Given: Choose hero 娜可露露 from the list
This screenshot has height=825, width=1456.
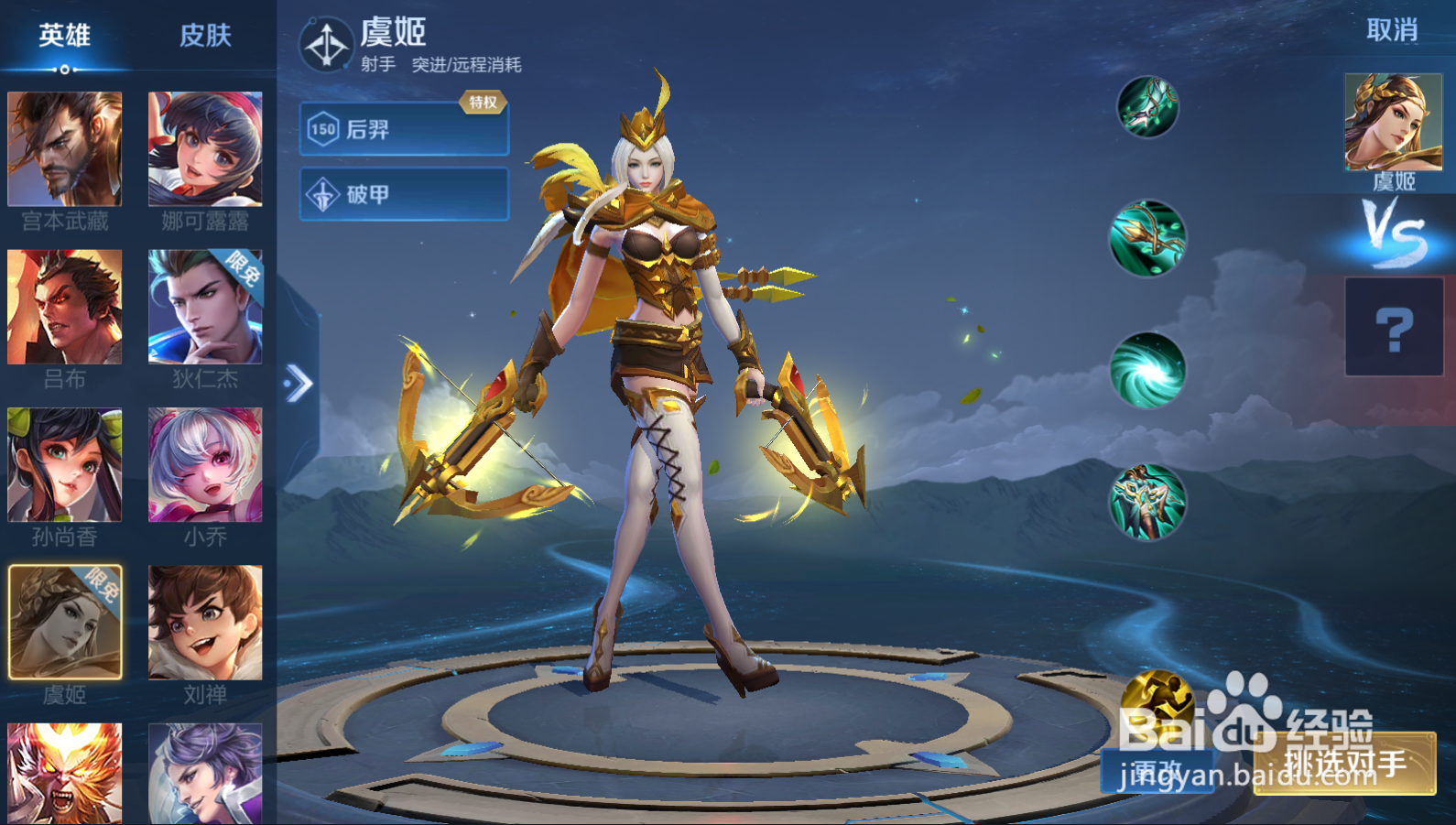Looking at the screenshot, I should (x=205, y=149).
